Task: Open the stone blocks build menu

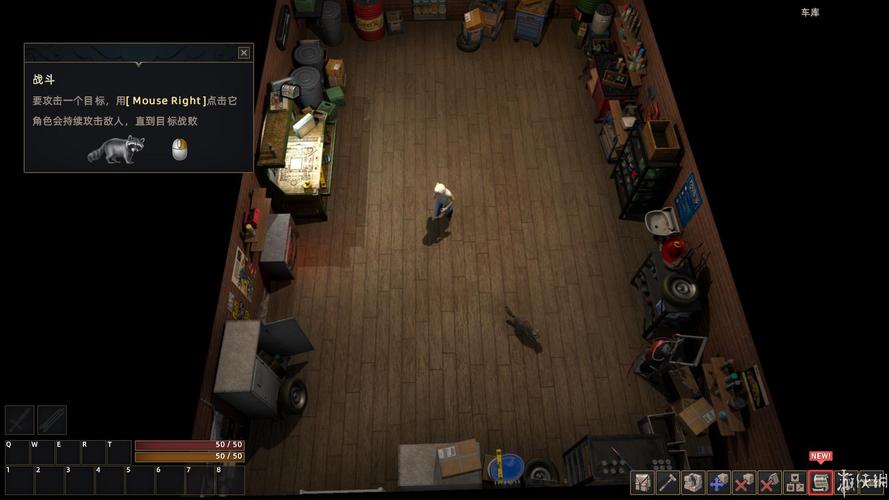Action: (x=692, y=483)
